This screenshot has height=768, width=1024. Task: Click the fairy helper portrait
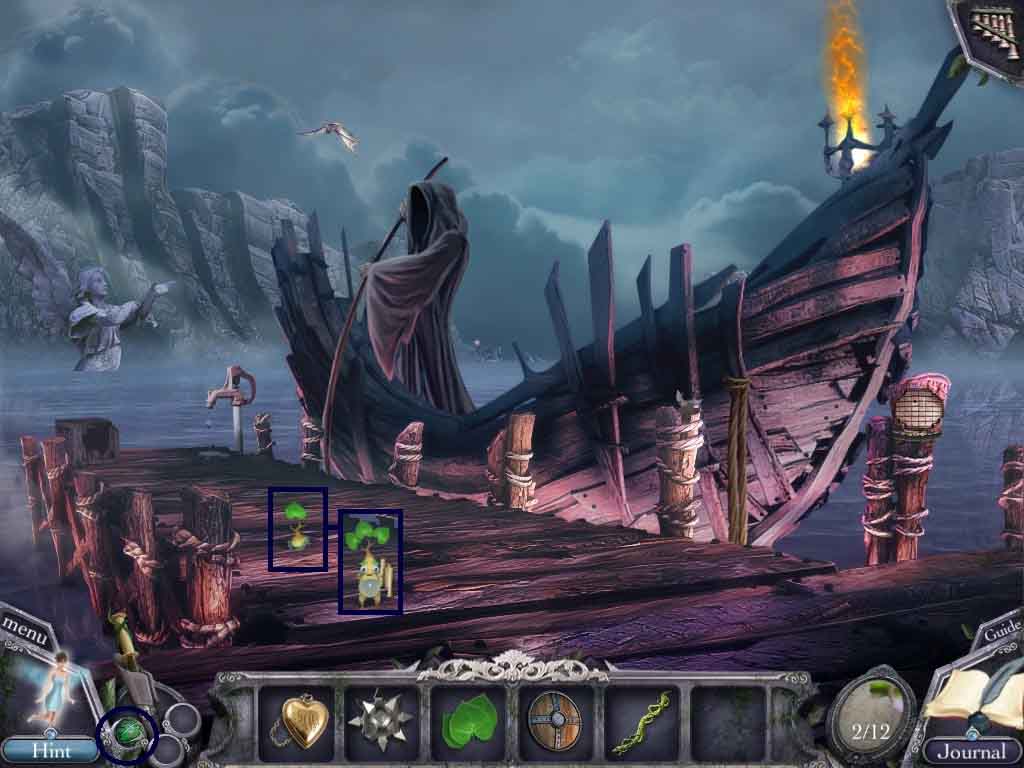(48, 690)
